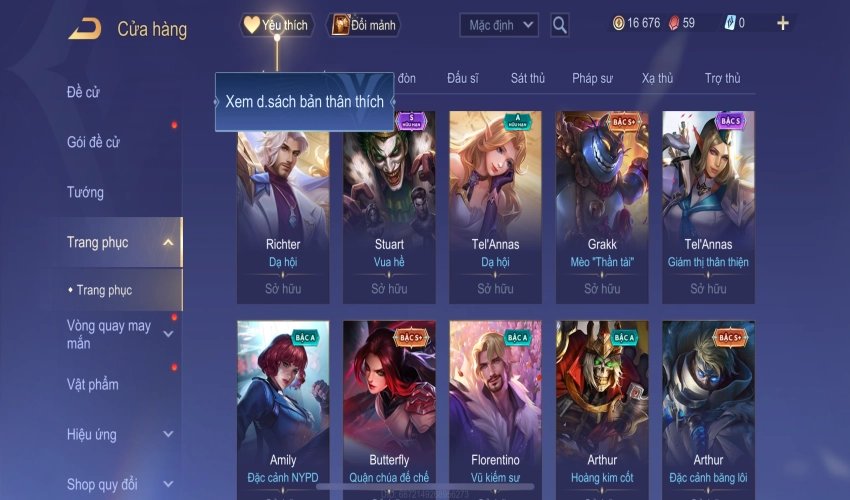This screenshot has height=500, width=850.
Task: Open the Mặc định sort dropdown
Action: [499, 24]
